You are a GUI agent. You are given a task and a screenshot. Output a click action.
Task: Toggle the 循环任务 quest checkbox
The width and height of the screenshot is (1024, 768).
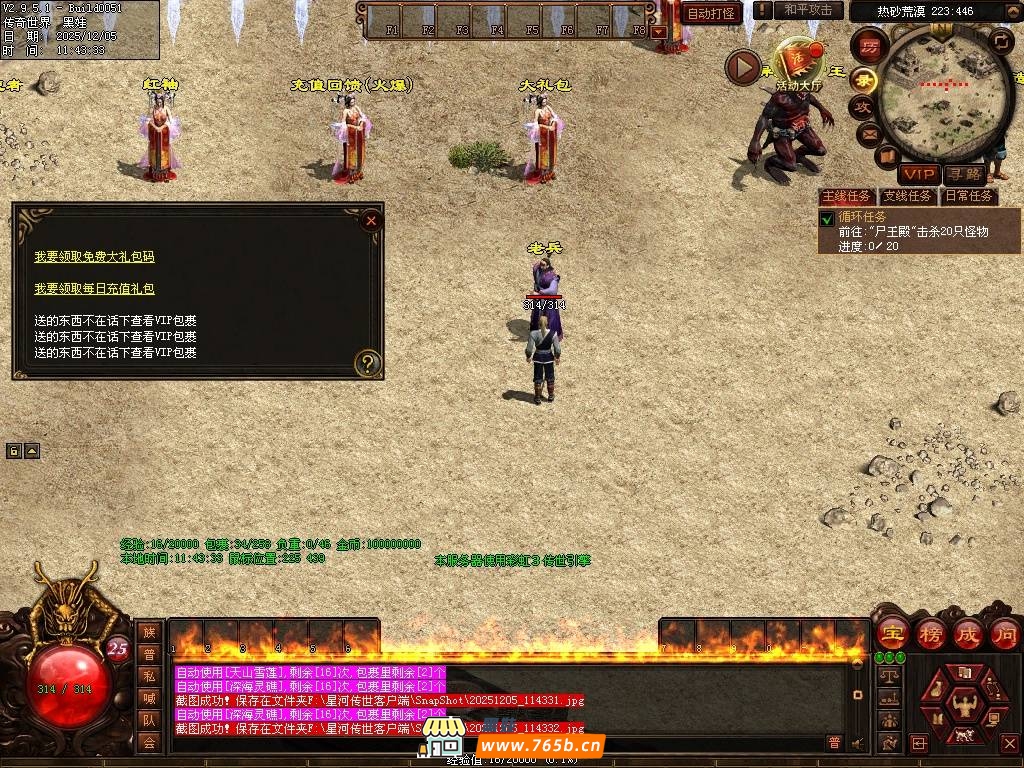[827, 219]
